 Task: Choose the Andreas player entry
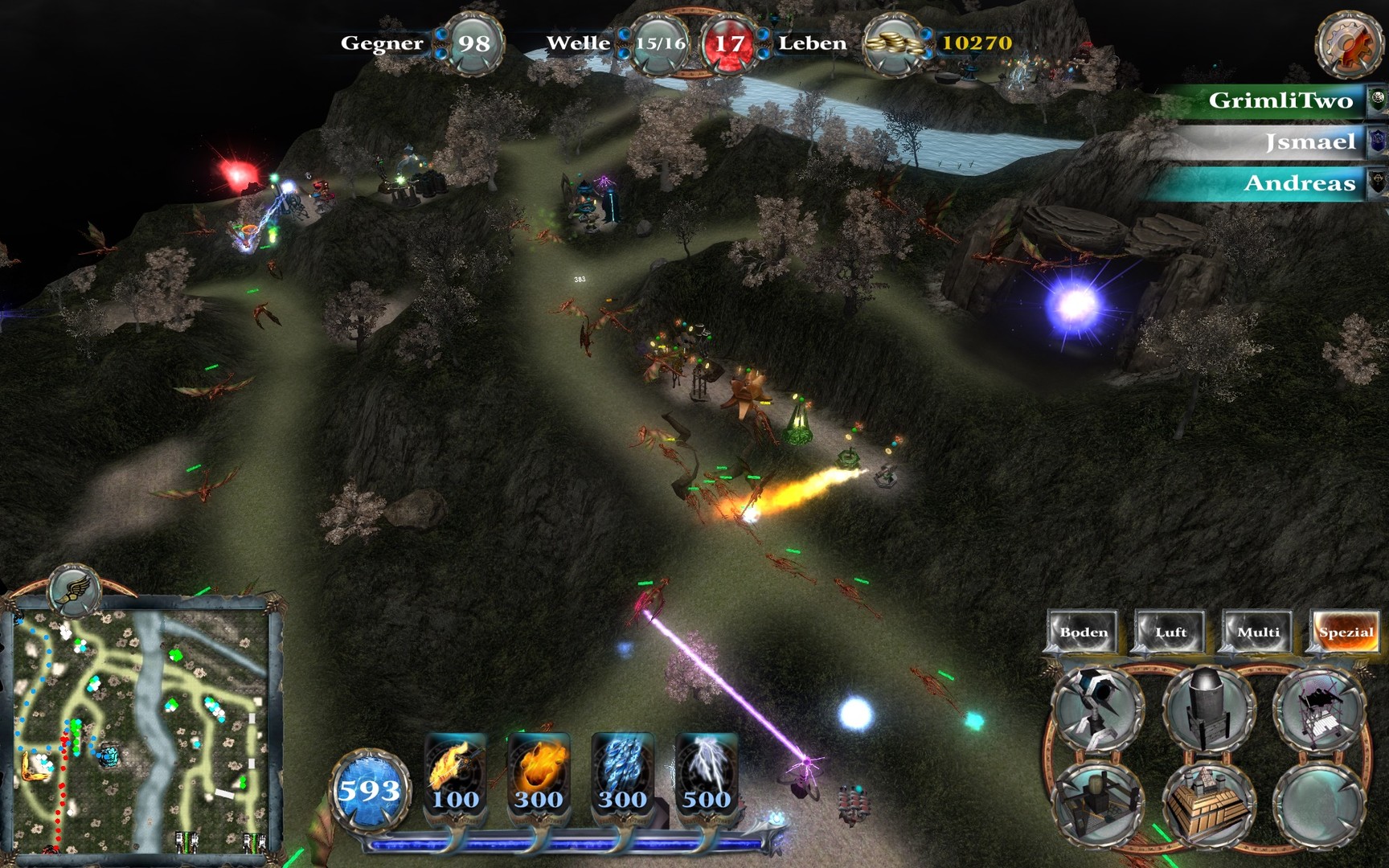(x=1298, y=183)
